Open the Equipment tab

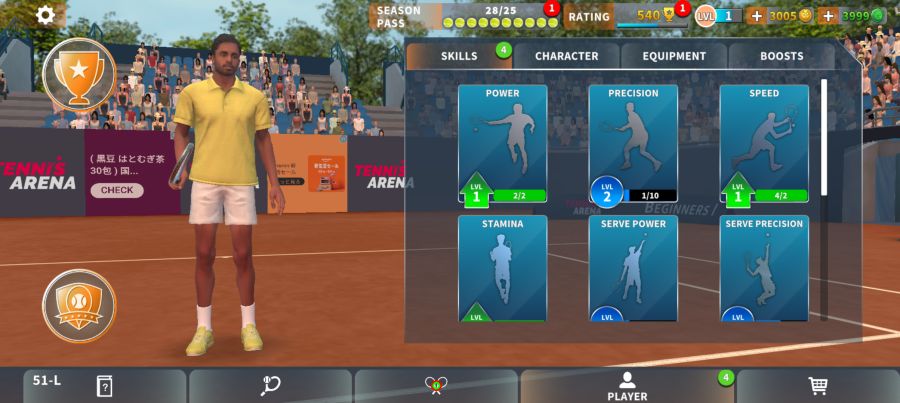click(674, 56)
